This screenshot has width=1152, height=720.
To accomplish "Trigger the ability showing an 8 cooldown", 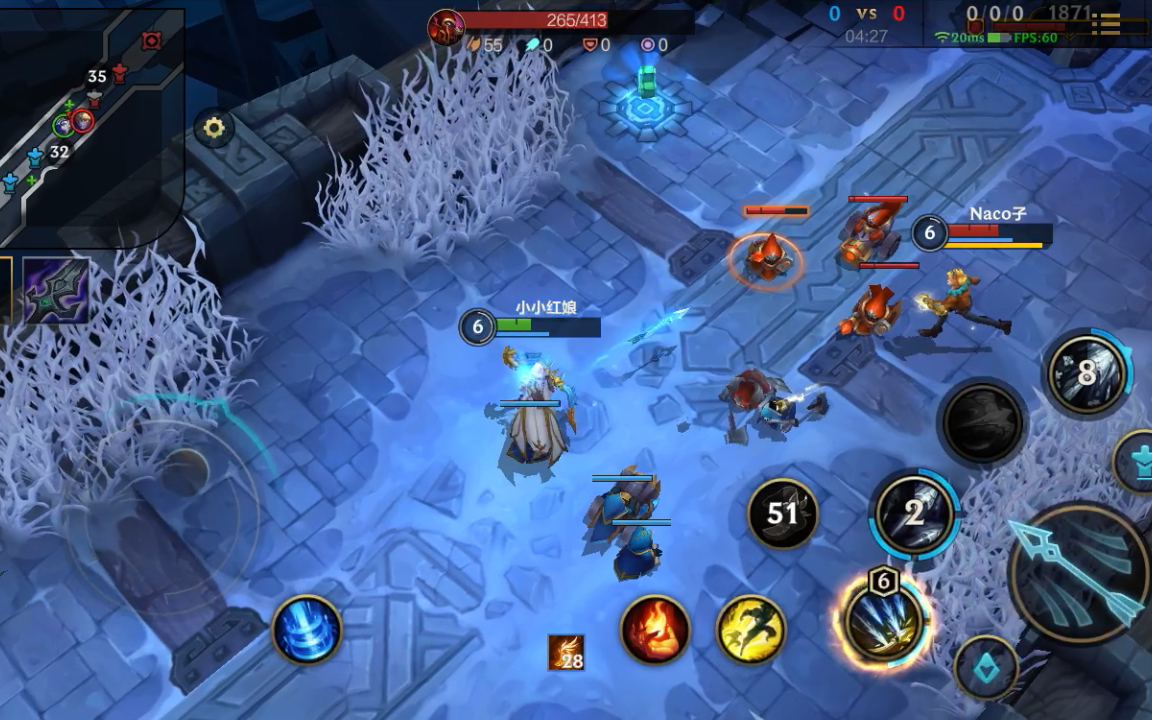I will (x=1087, y=374).
